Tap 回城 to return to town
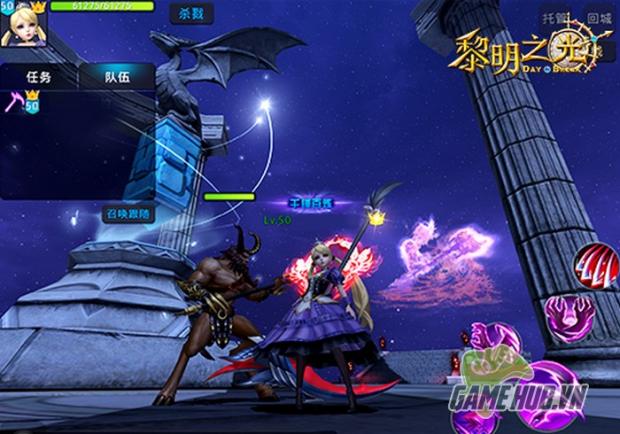 click(597, 18)
